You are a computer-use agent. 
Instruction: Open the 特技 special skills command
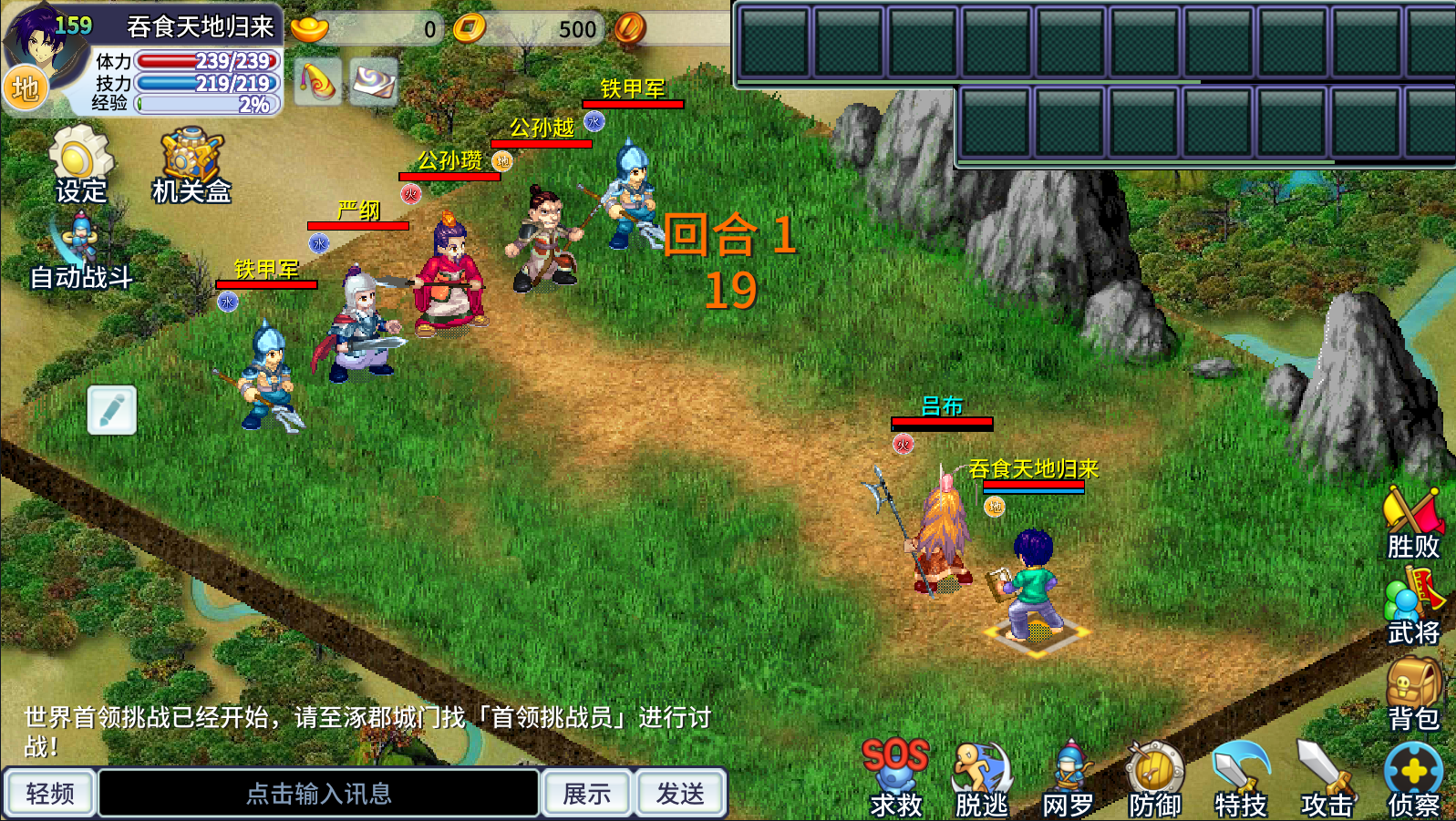pyautogui.click(x=1240, y=777)
